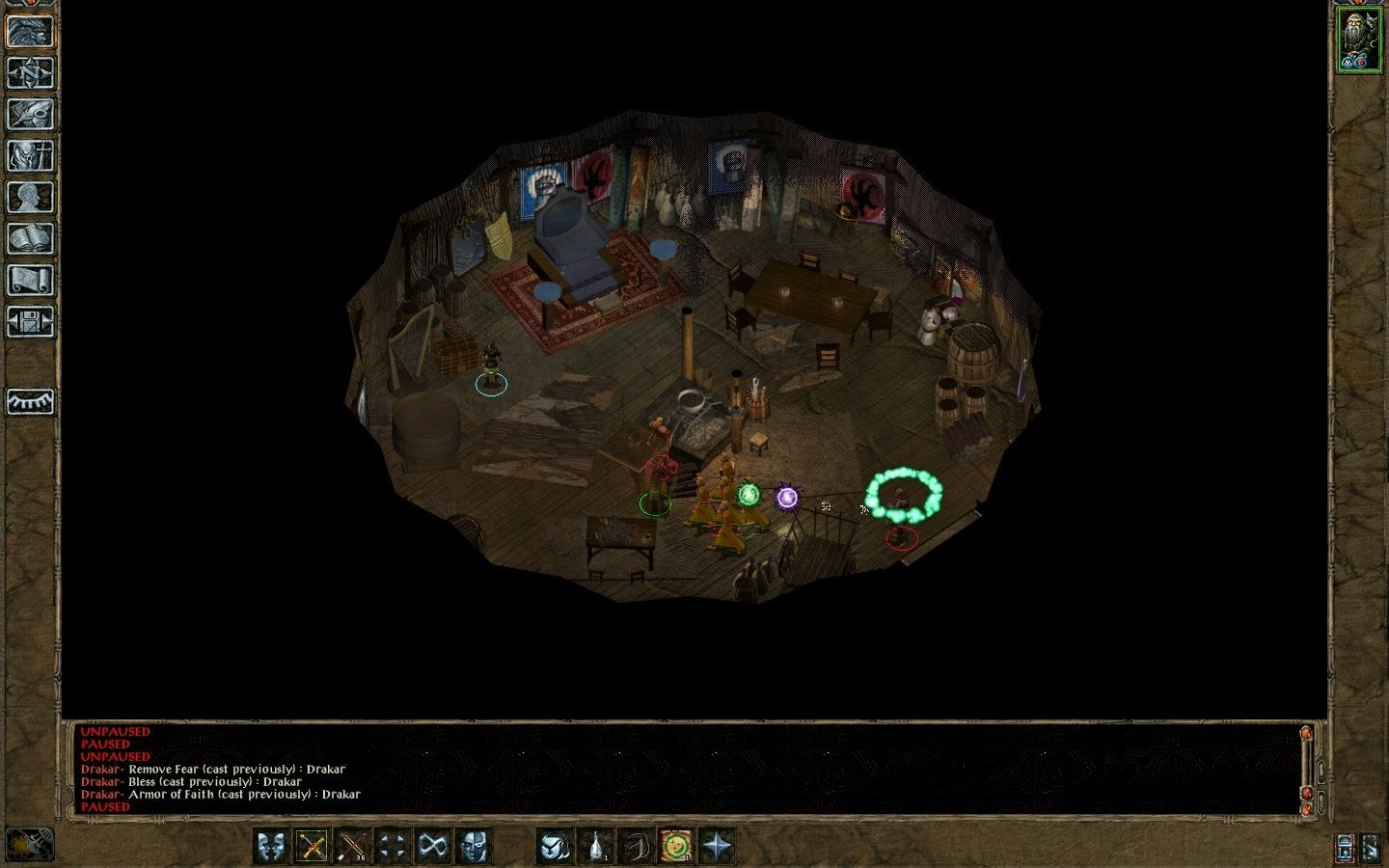Select the dialogue masks icon
The height and width of the screenshot is (868, 1389).
(270, 846)
